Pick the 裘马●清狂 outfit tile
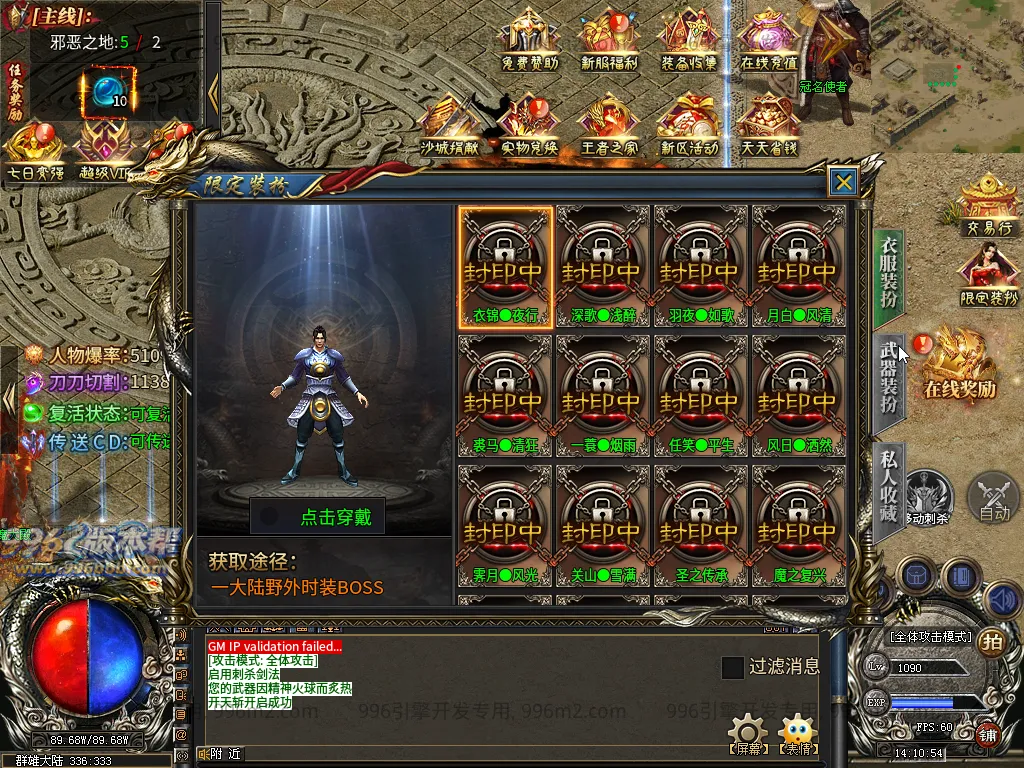The image size is (1024, 768). tap(506, 396)
